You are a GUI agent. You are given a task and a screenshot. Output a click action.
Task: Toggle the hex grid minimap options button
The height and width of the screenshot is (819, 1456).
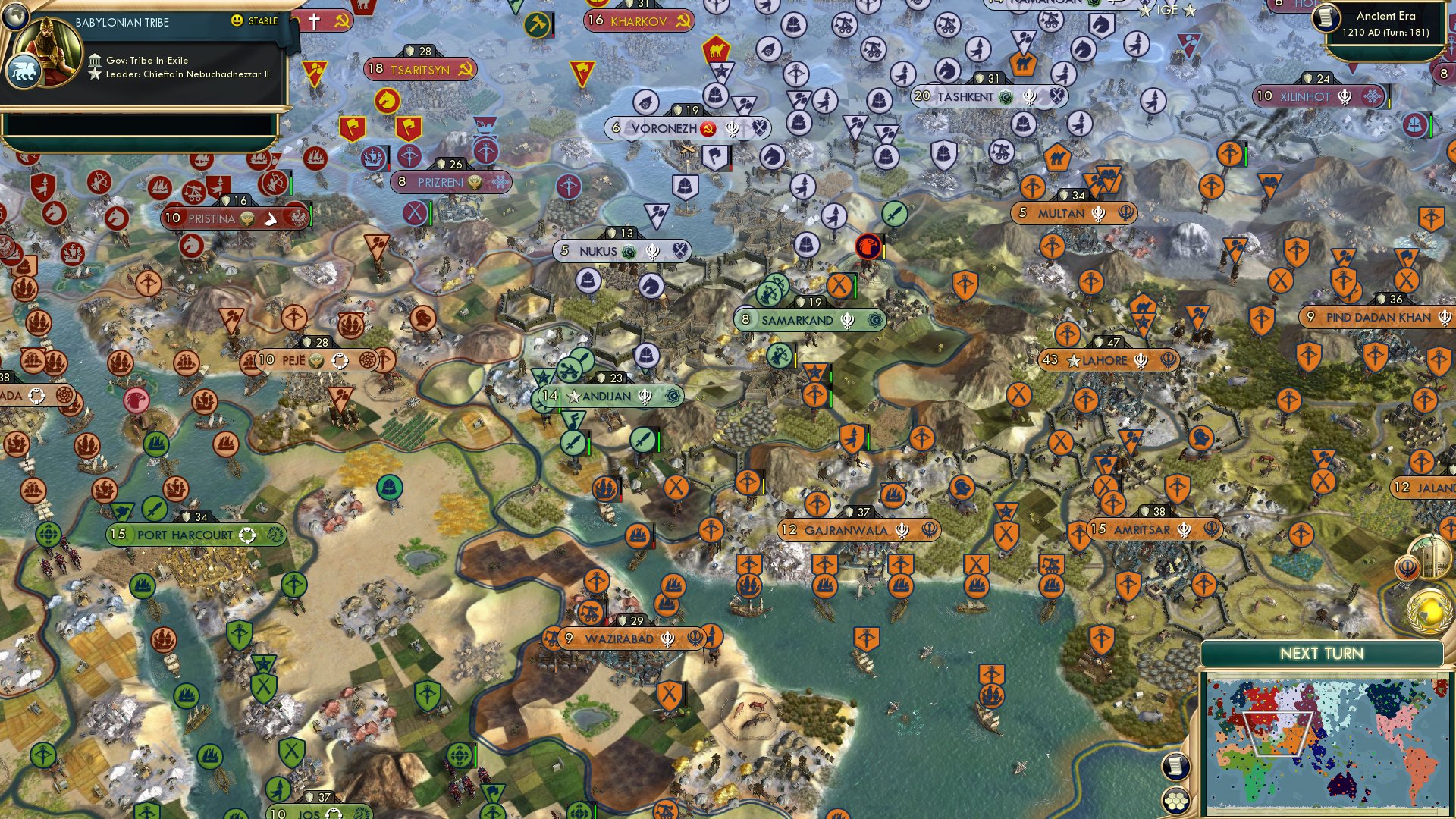click(x=1175, y=800)
